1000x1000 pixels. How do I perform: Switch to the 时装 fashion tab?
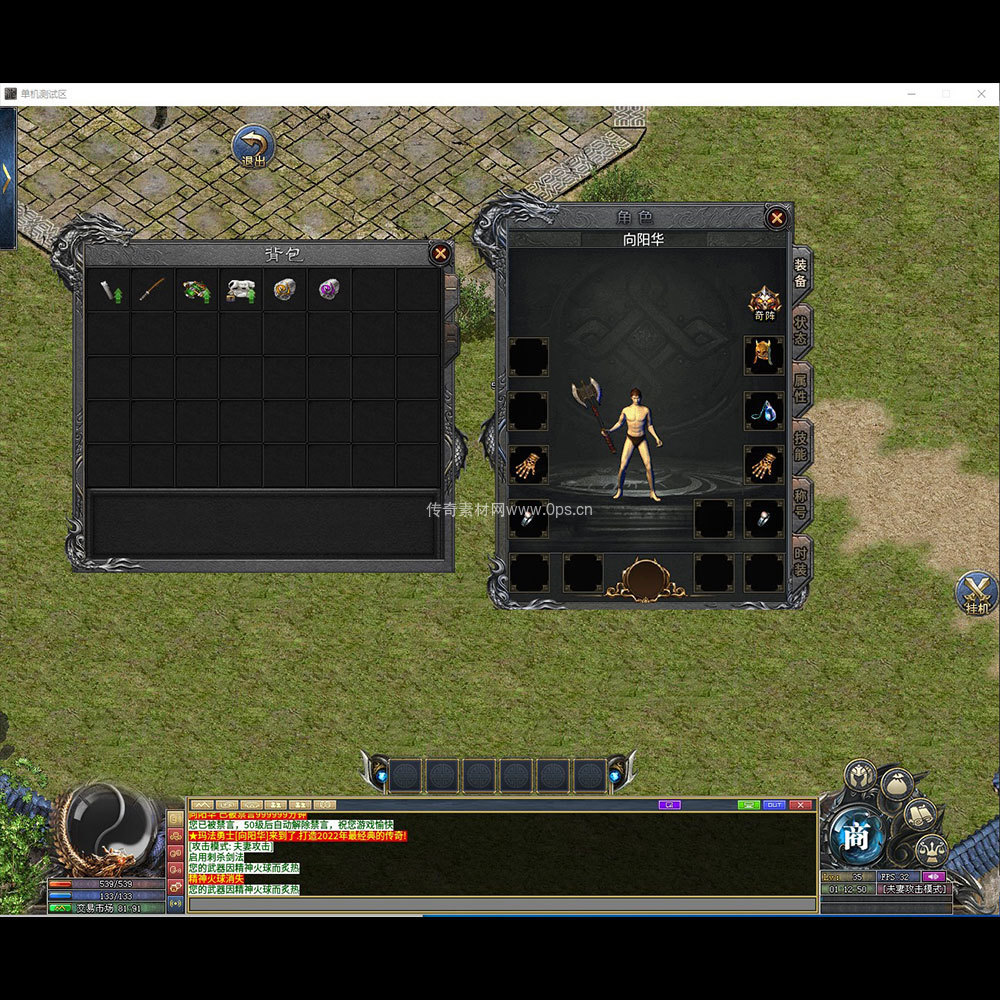[x=801, y=560]
